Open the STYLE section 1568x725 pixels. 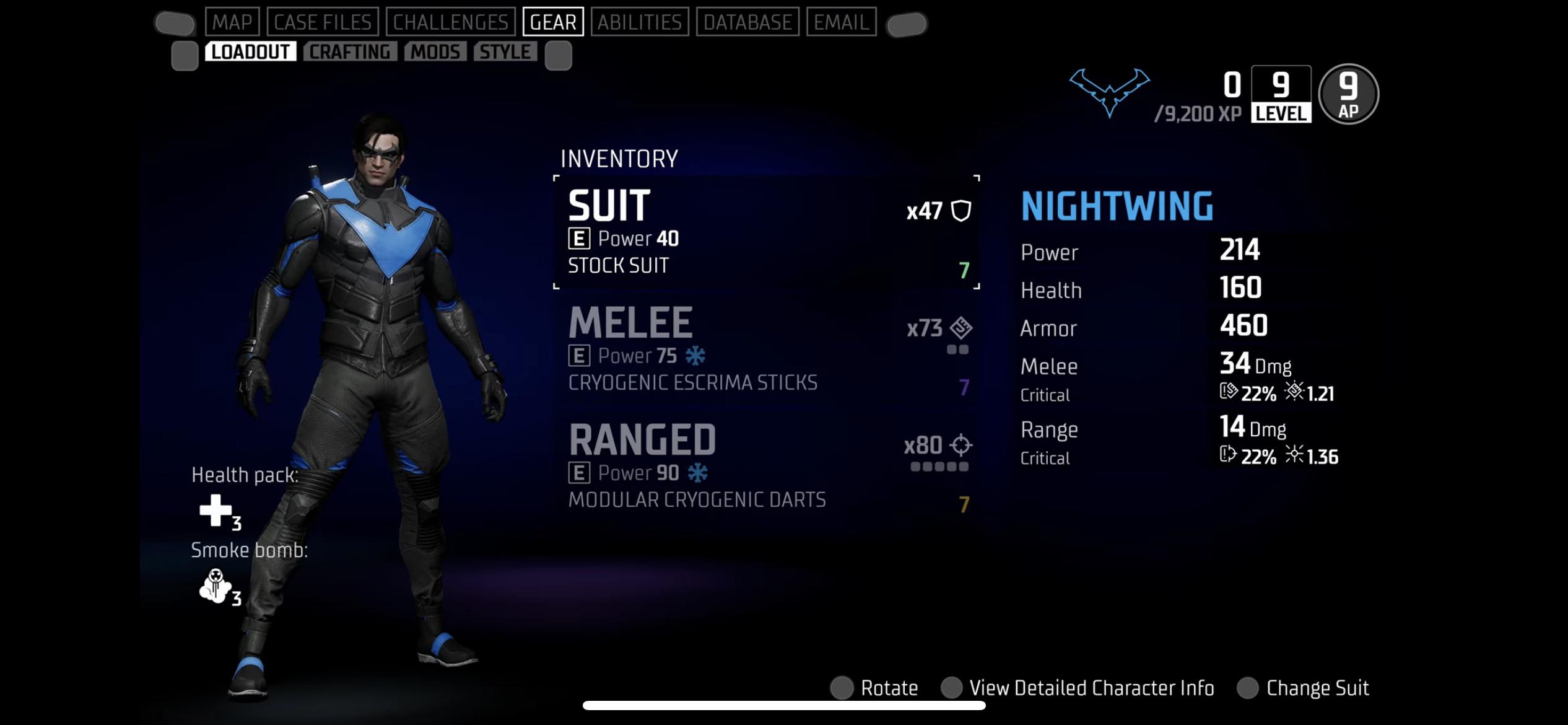[x=505, y=51]
